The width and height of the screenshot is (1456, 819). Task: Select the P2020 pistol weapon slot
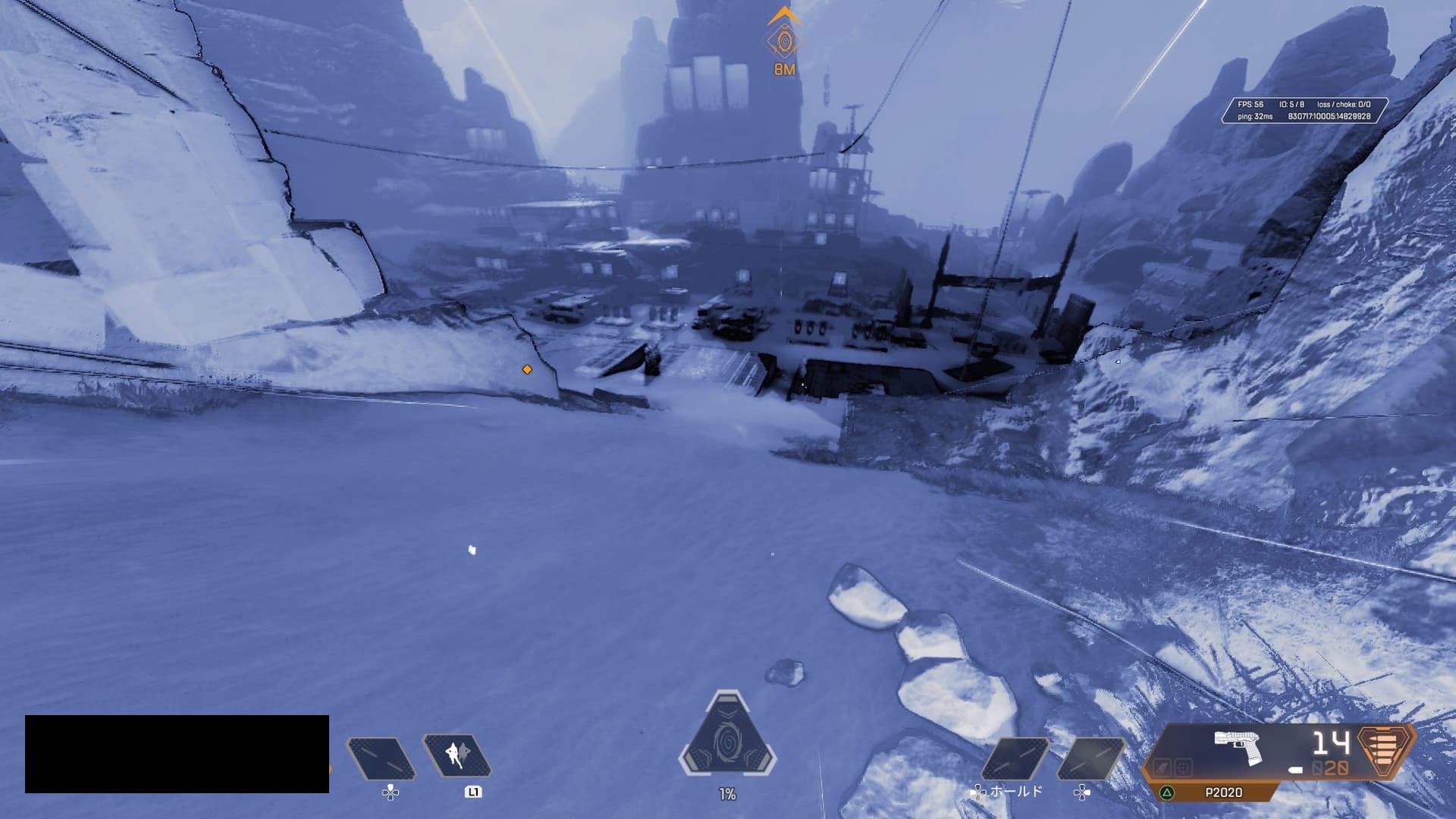tap(1237, 748)
